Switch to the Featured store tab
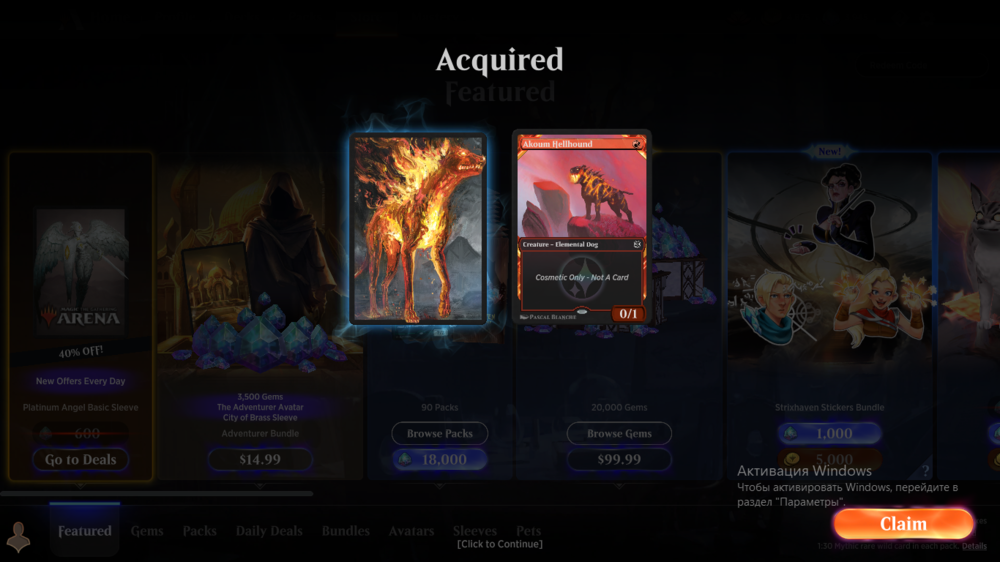Viewport: 1000px width, 562px height. pos(85,531)
